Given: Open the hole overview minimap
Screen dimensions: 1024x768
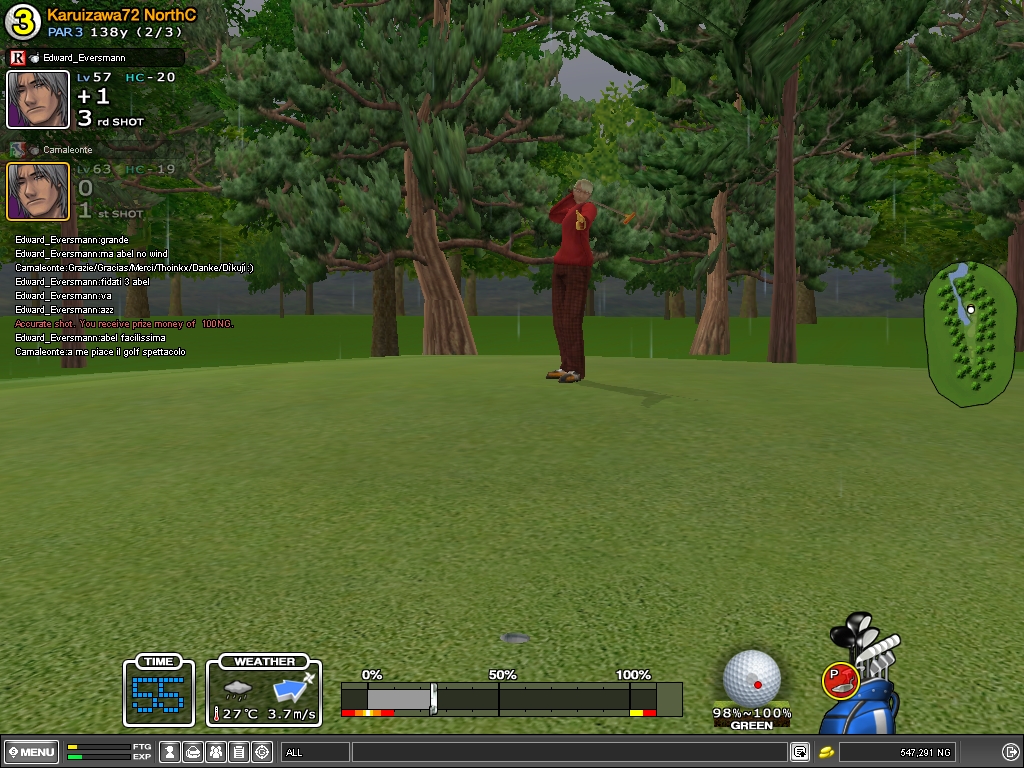Looking at the screenshot, I should coord(963,334).
